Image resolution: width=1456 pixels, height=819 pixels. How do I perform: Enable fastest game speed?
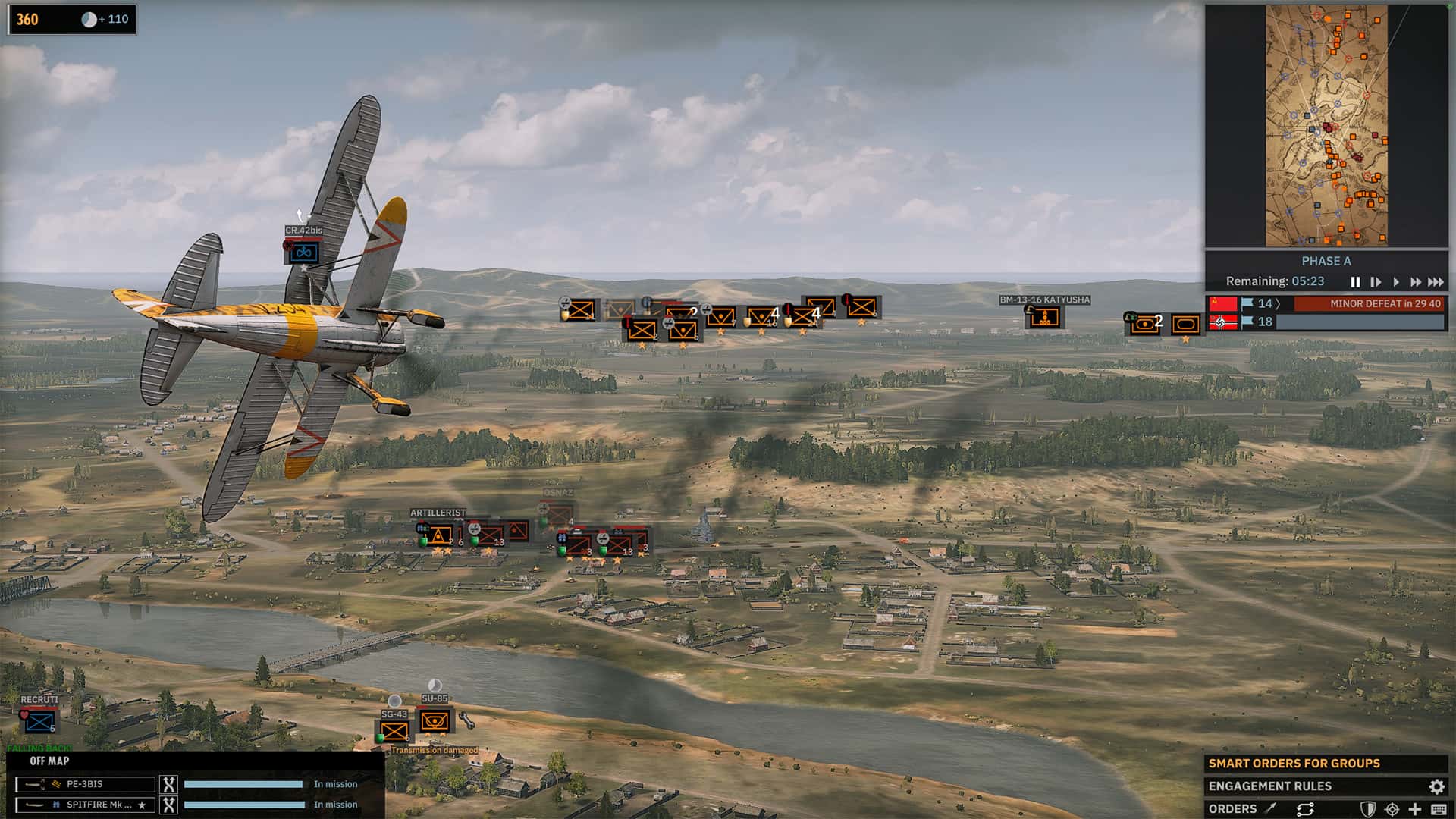[1435, 281]
